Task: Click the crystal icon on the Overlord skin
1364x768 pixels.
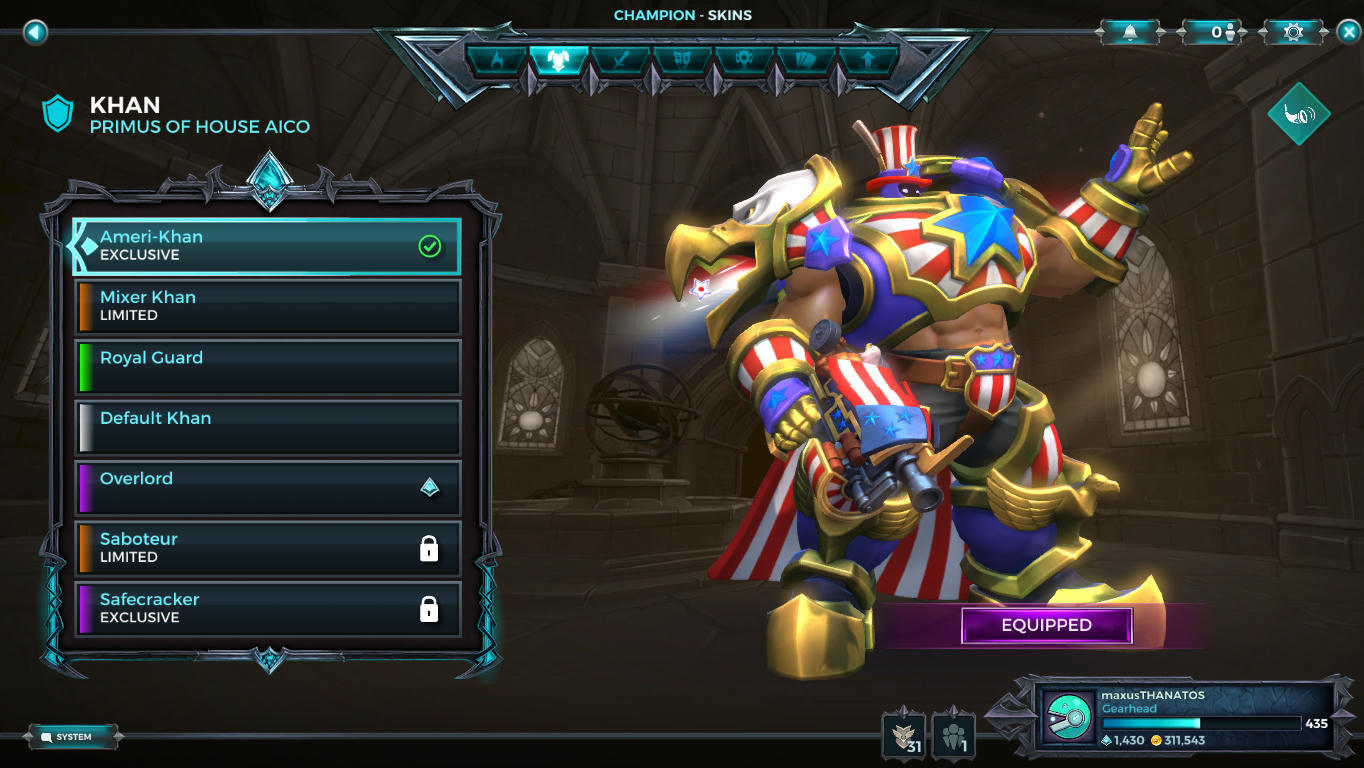Action: pos(430,488)
